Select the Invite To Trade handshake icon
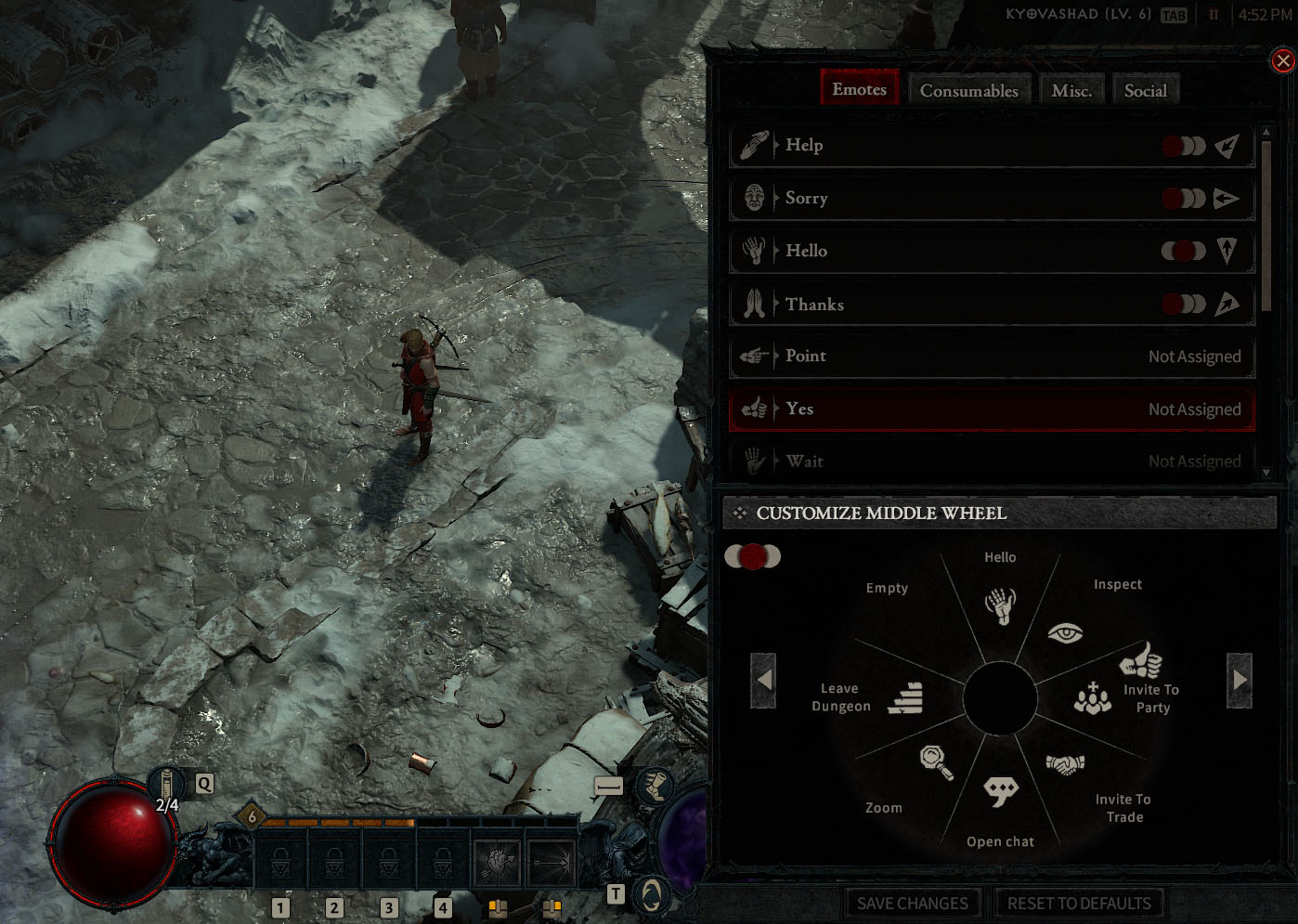Screen dimensions: 1298x924 tap(1066, 763)
